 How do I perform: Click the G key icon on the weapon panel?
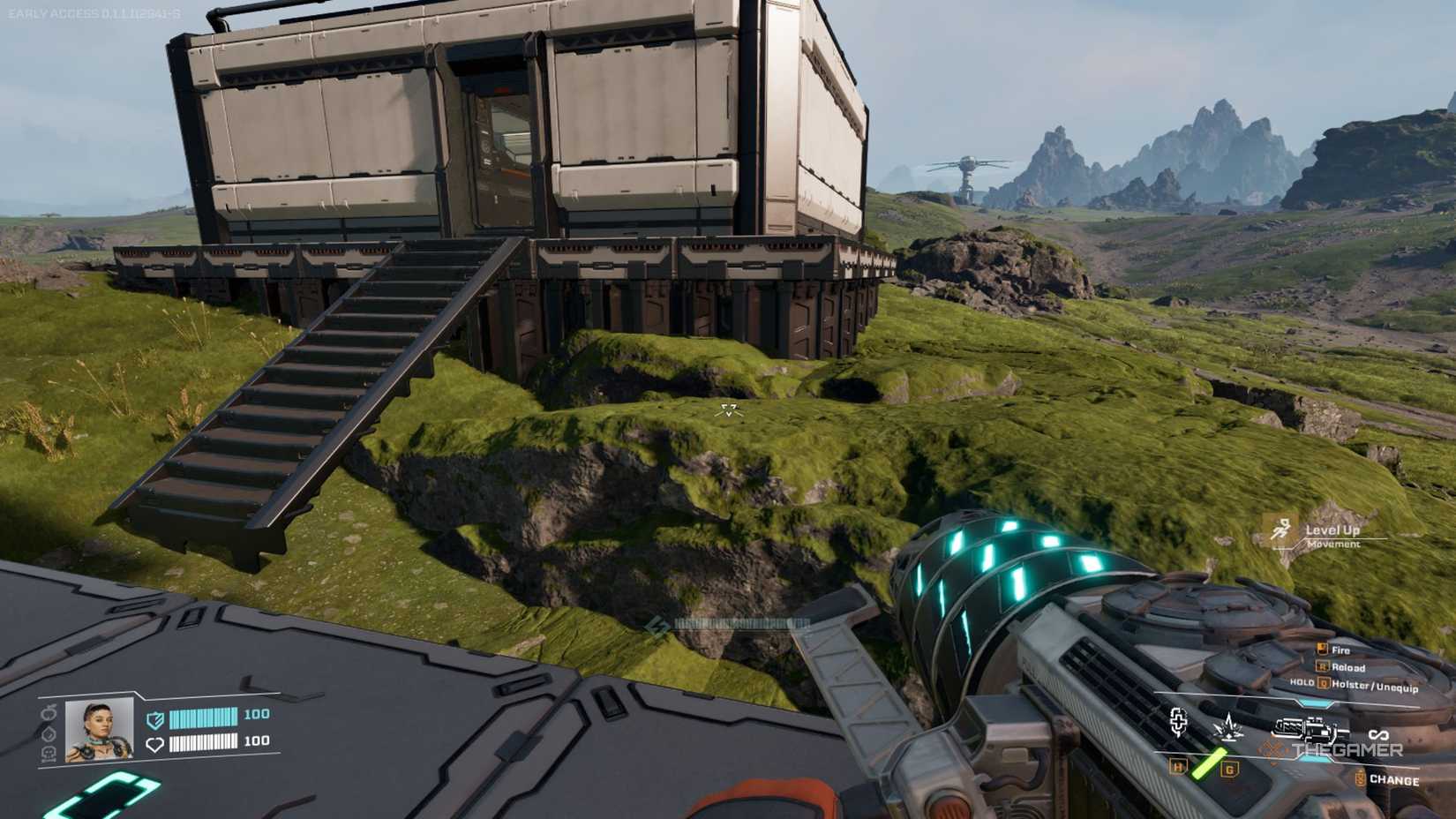point(1229,770)
